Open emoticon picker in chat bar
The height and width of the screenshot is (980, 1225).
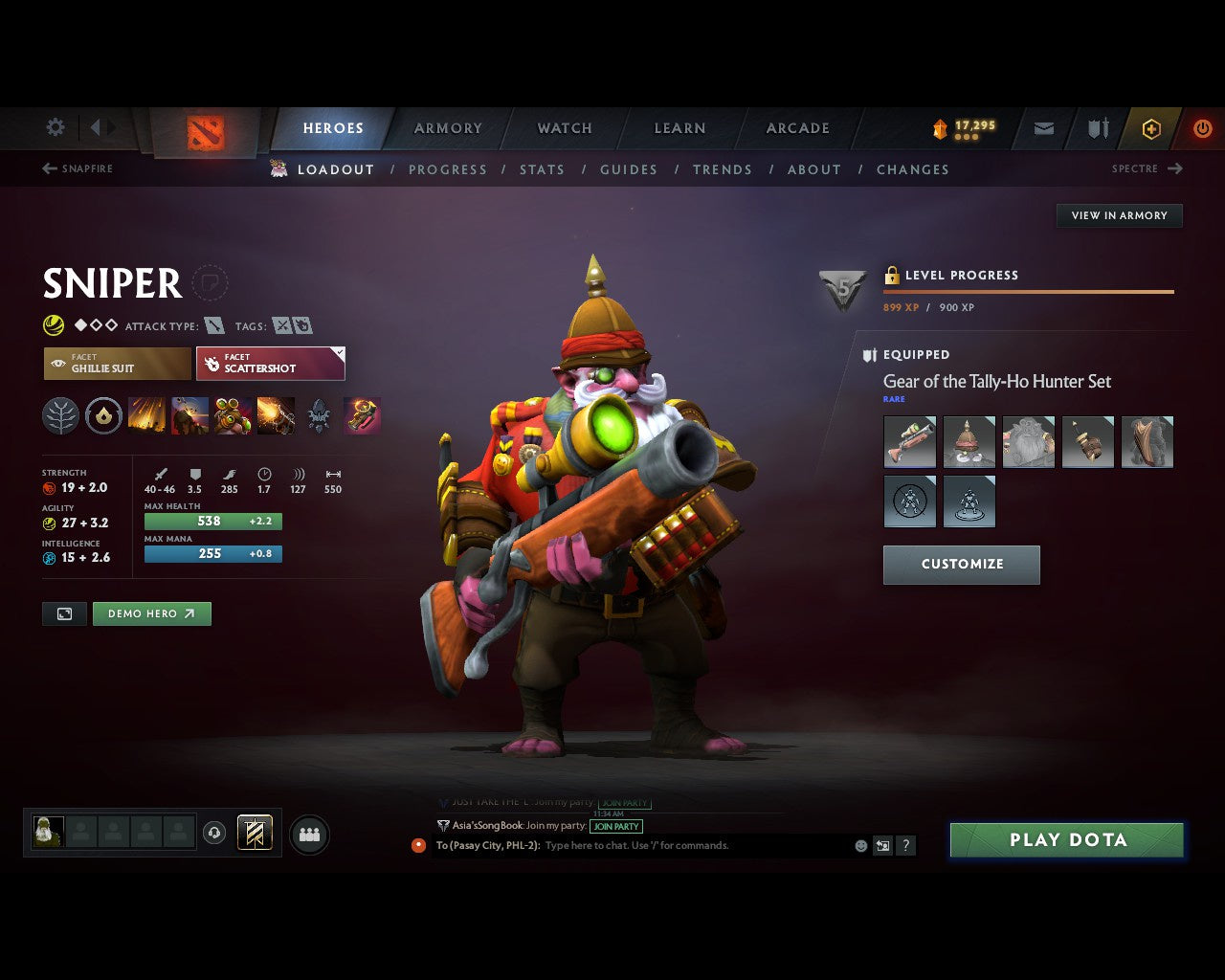point(859,845)
